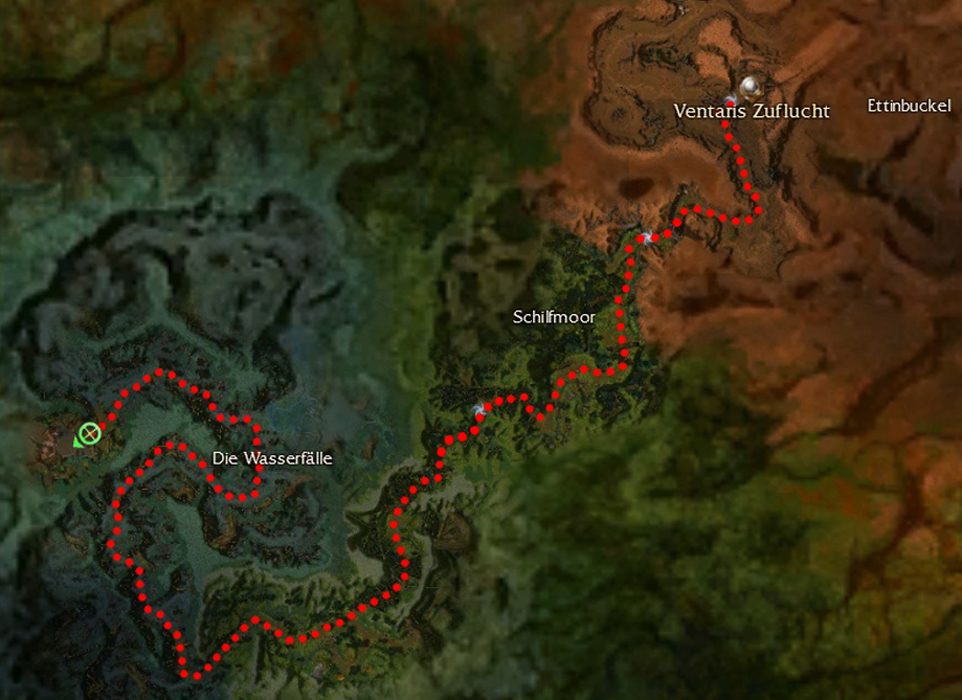Click the green crossed-circle destination marker
The height and width of the screenshot is (700, 962).
click(88, 434)
